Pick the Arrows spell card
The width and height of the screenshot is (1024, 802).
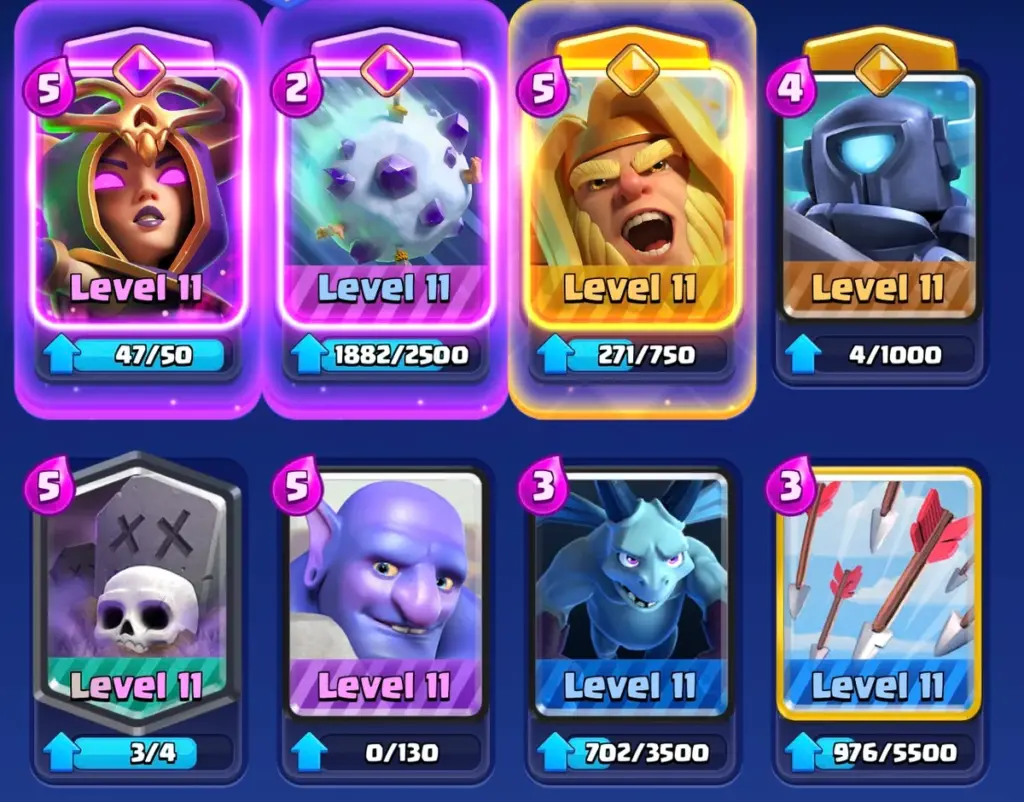(879, 590)
